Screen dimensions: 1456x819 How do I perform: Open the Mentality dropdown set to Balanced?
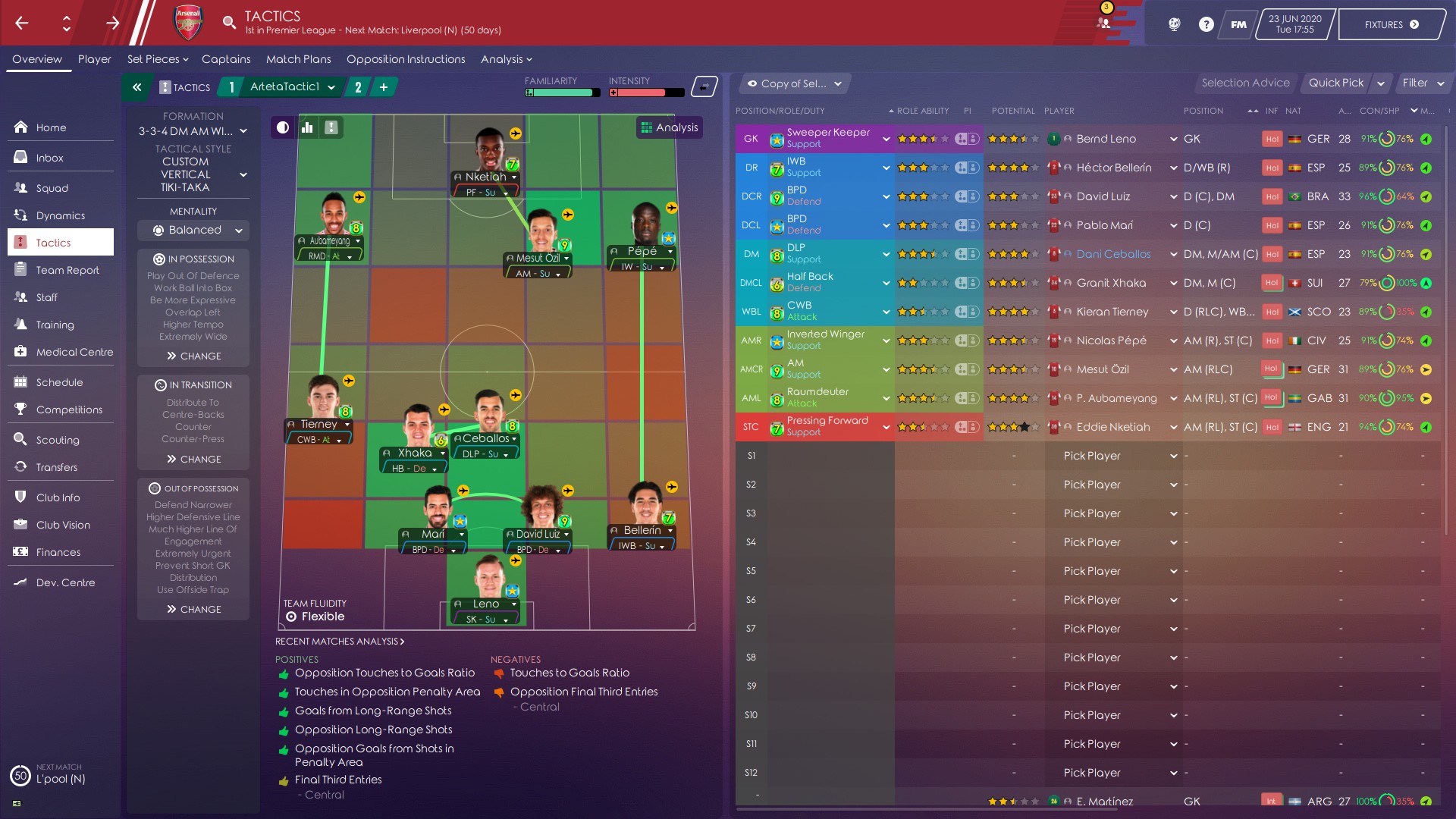tap(193, 230)
